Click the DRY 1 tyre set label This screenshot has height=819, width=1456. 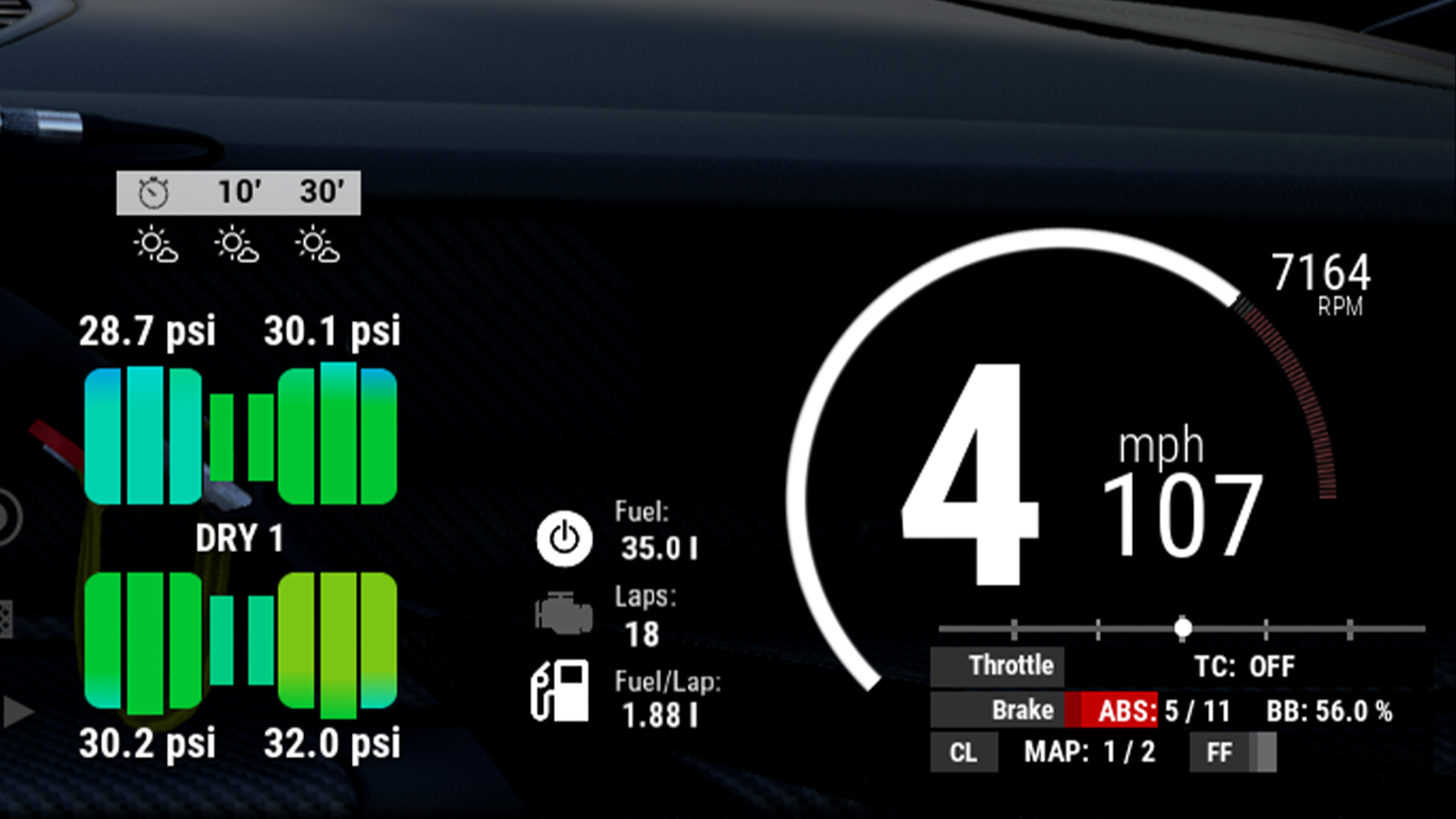241,539
